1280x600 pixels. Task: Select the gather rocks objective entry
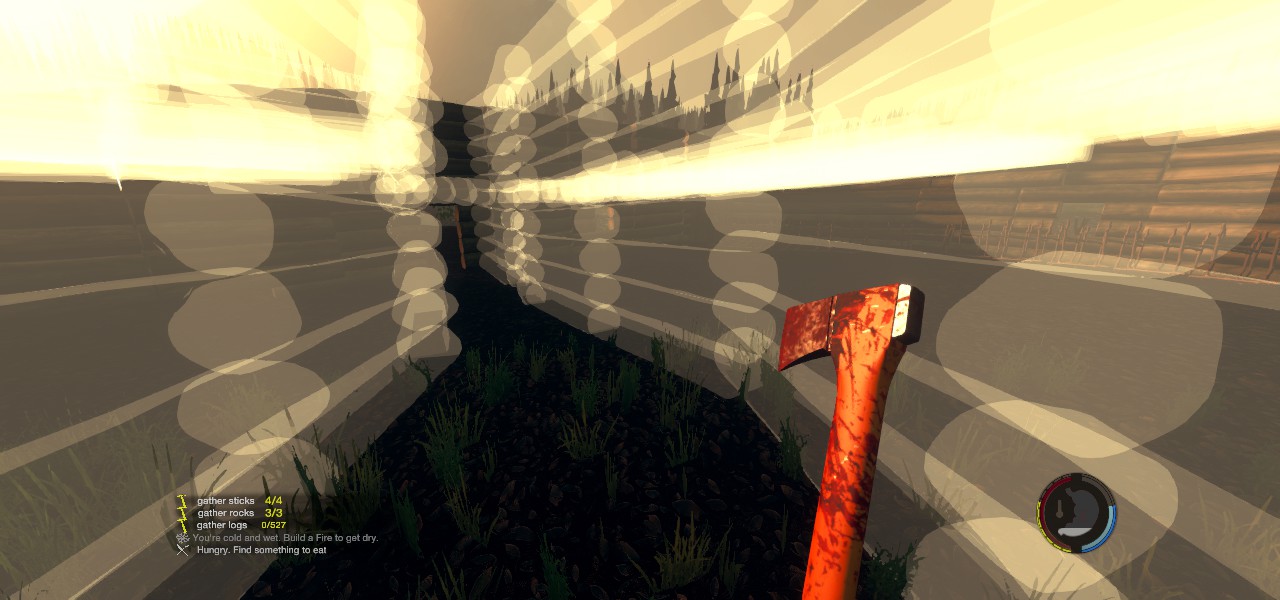(x=227, y=513)
